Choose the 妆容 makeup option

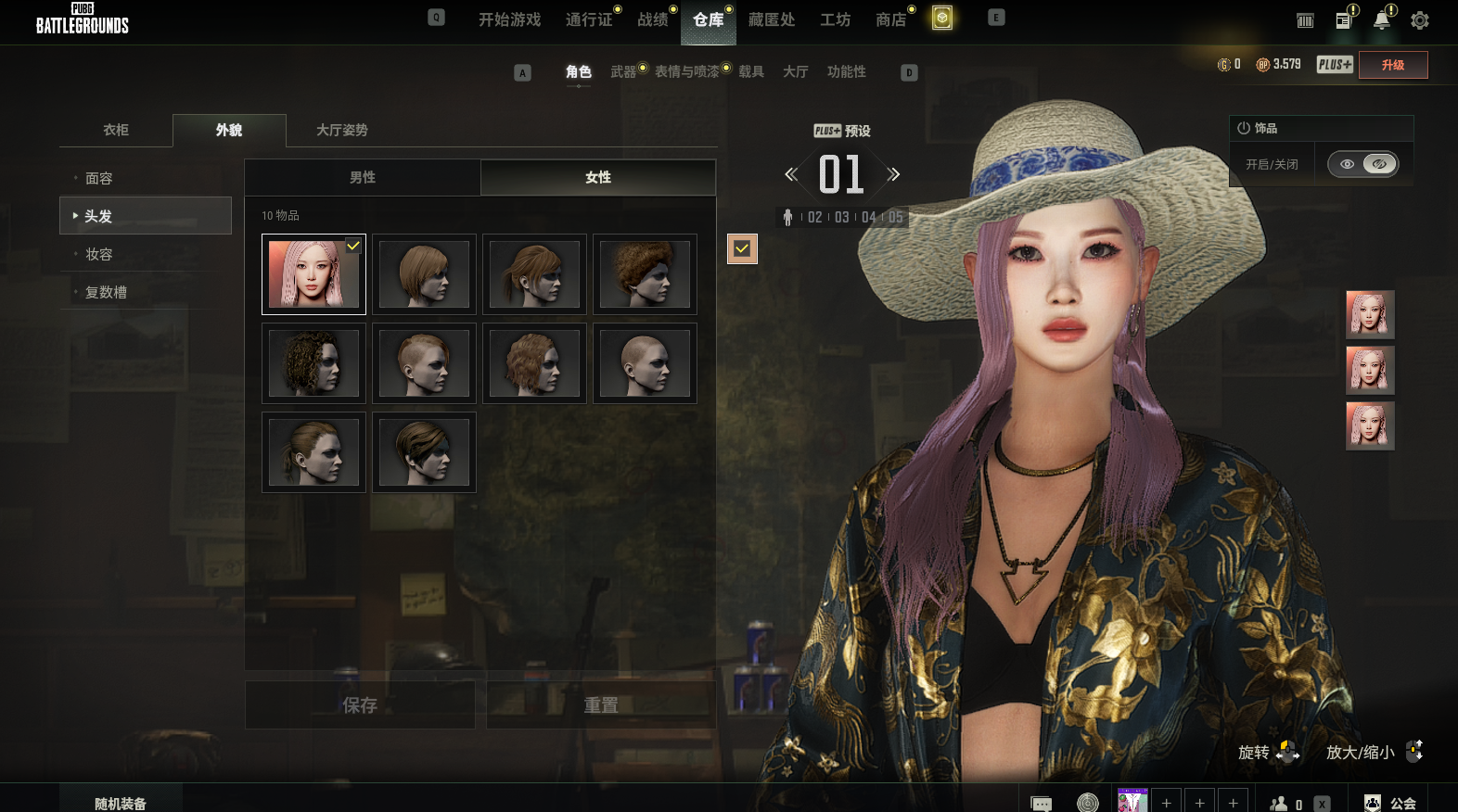[x=99, y=254]
